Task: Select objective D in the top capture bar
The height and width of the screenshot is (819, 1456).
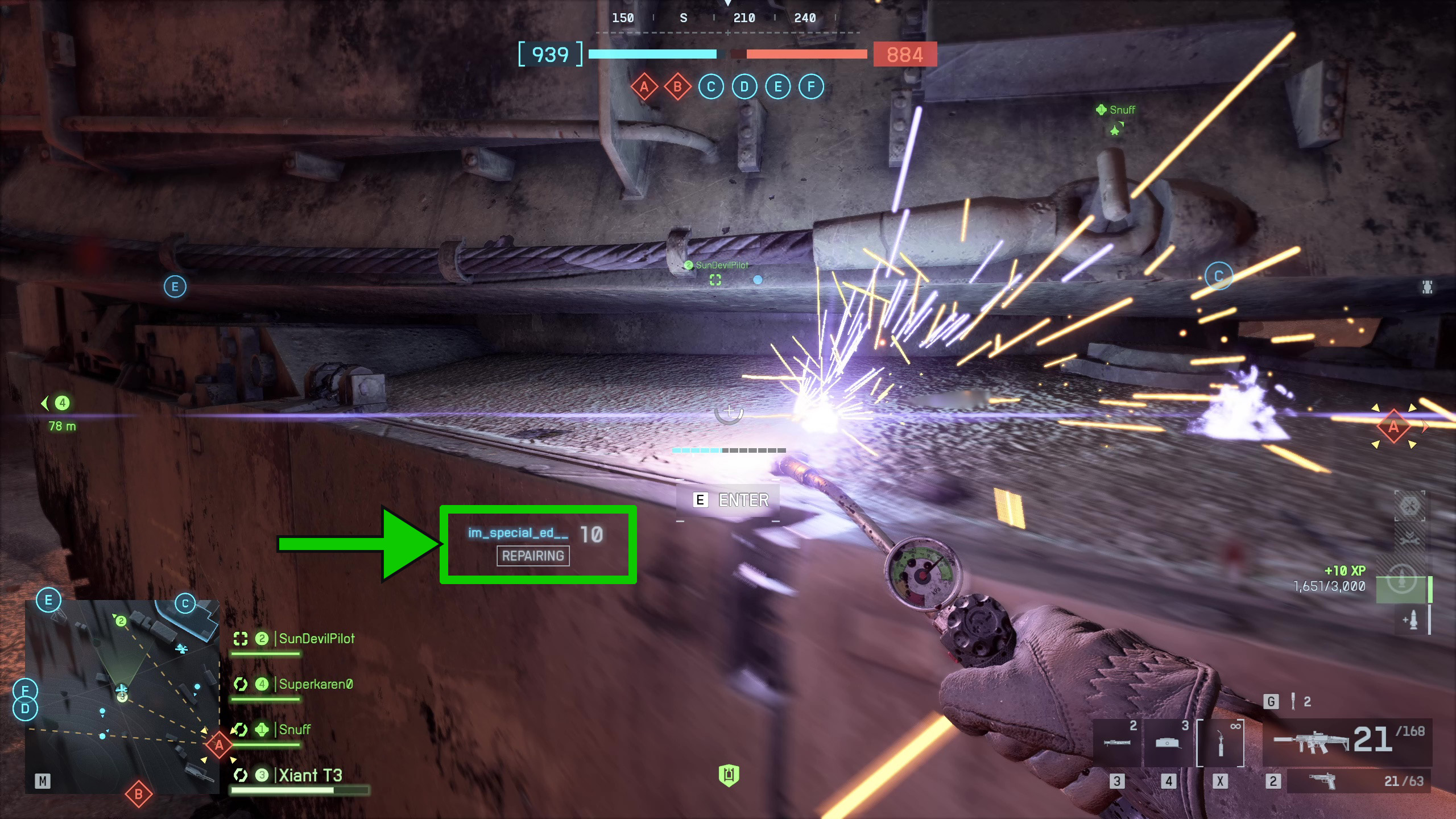Action: click(x=744, y=87)
